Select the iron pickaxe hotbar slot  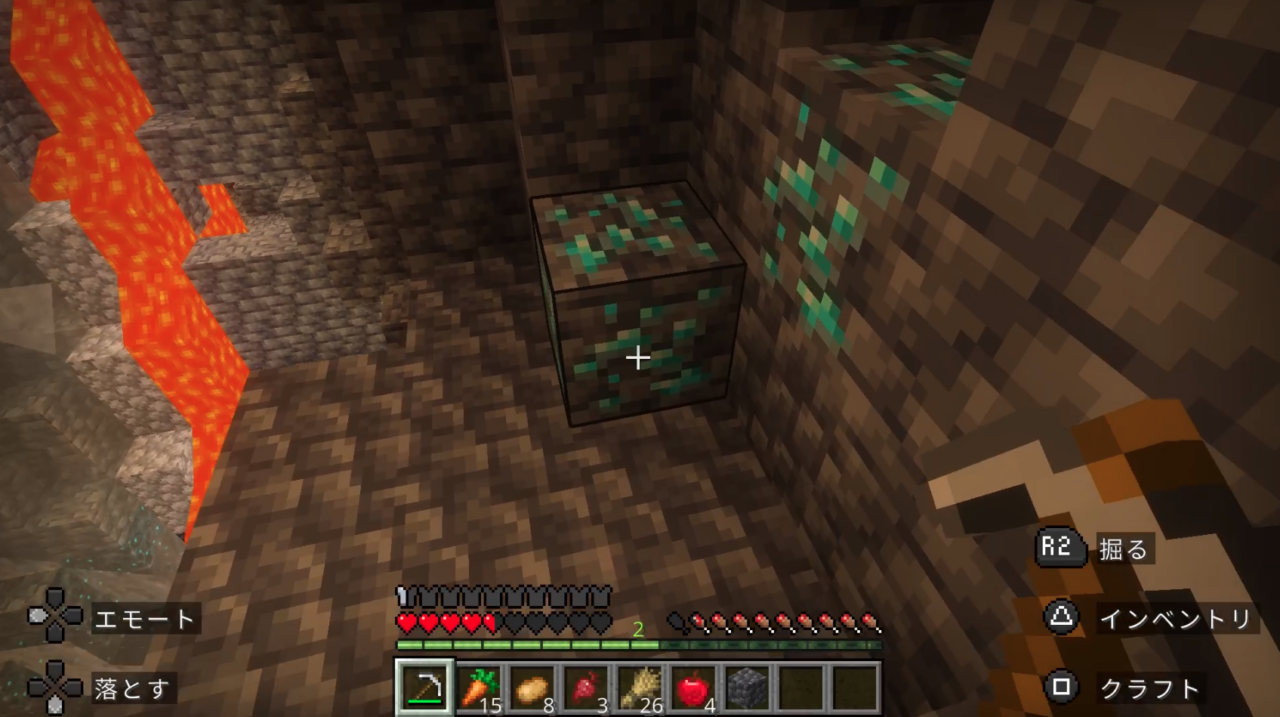[x=425, y=687]
